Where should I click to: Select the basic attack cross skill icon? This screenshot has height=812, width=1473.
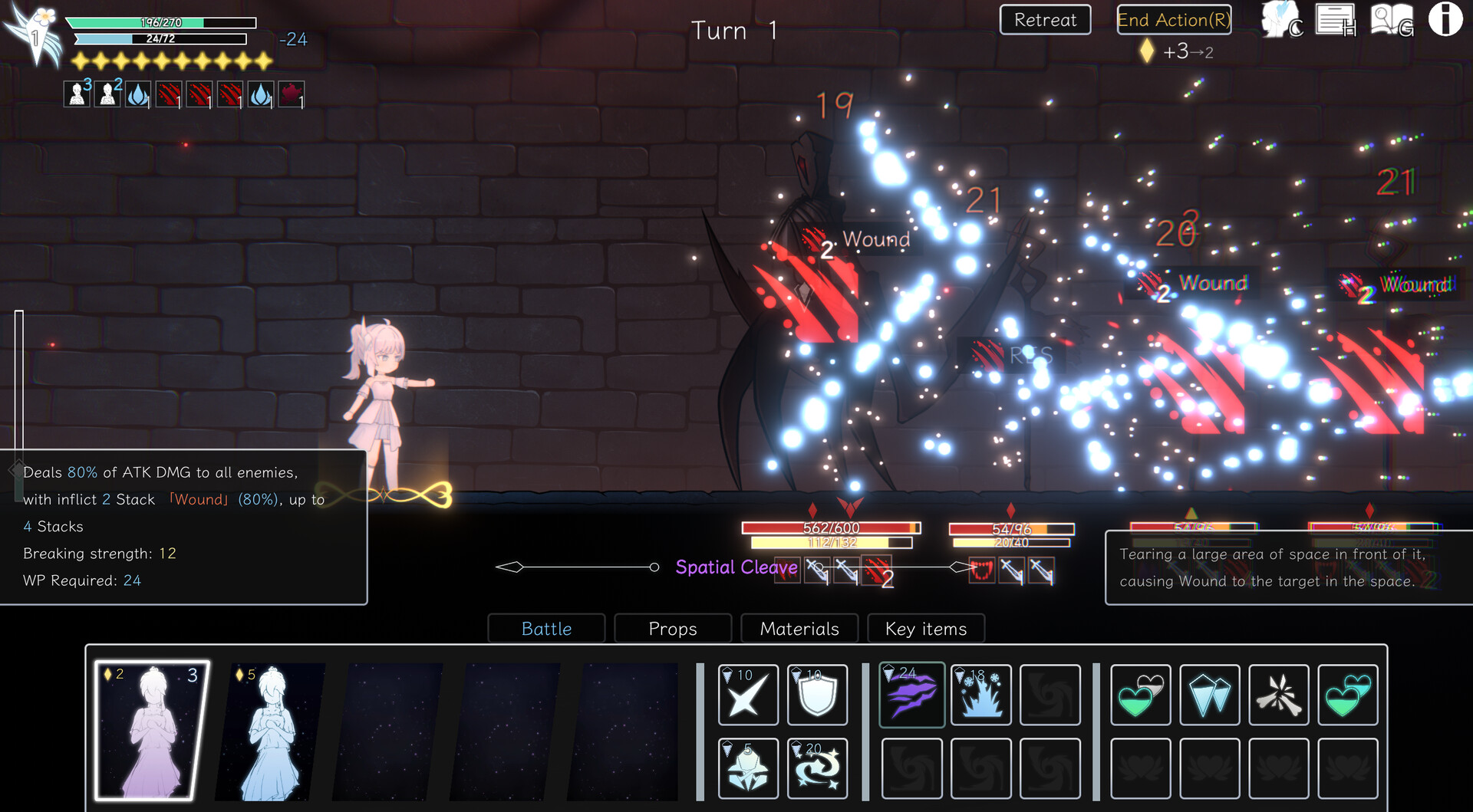click(748, 695)
